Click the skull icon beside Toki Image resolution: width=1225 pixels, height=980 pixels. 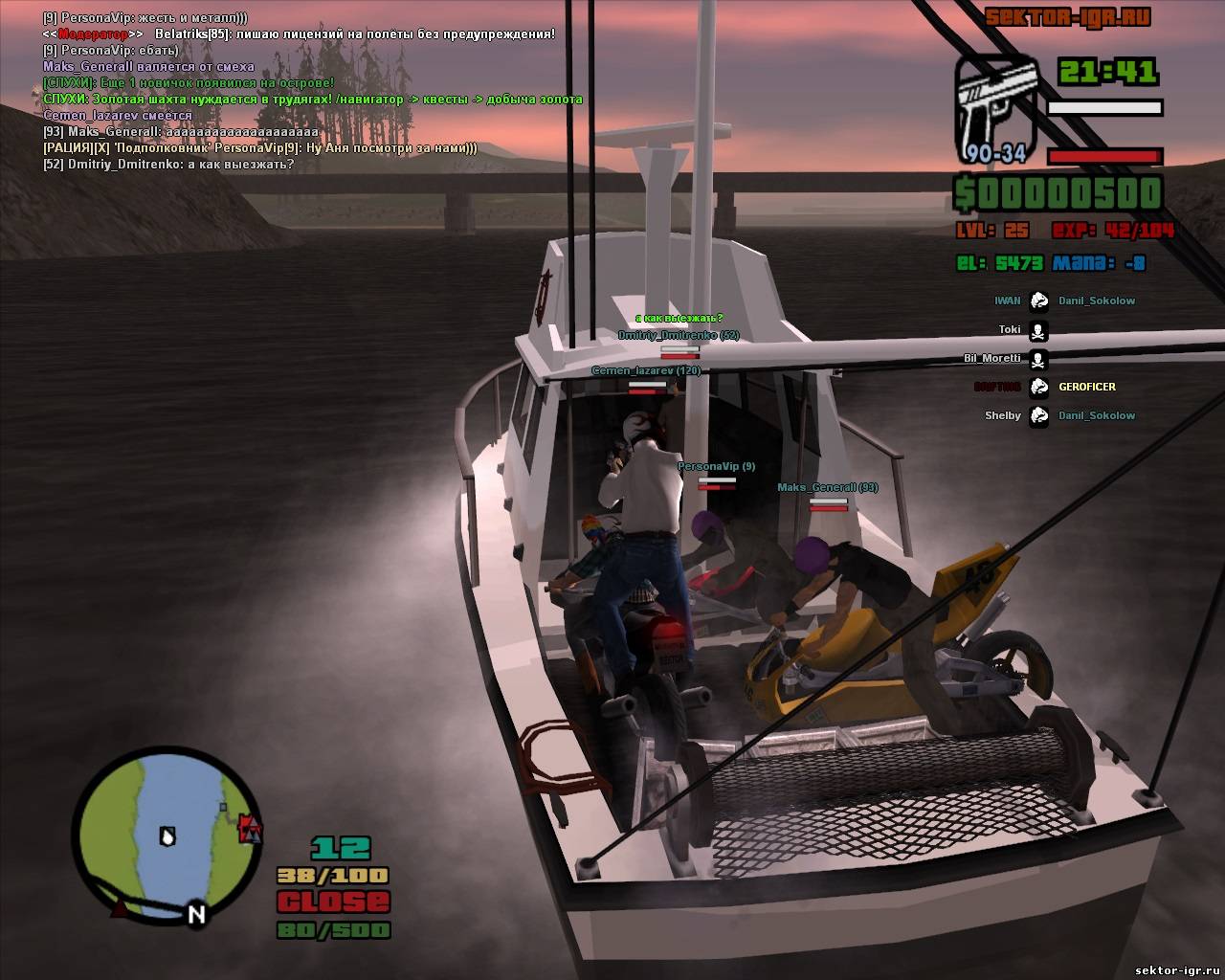[x=1038, y=330]
